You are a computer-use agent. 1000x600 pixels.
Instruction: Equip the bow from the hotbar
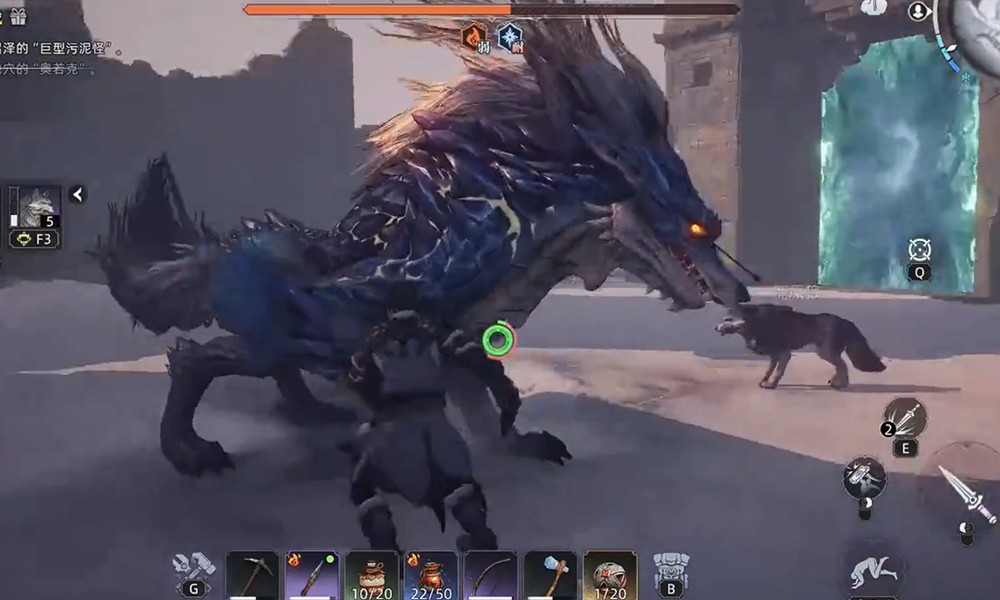[x=491, y=575]
